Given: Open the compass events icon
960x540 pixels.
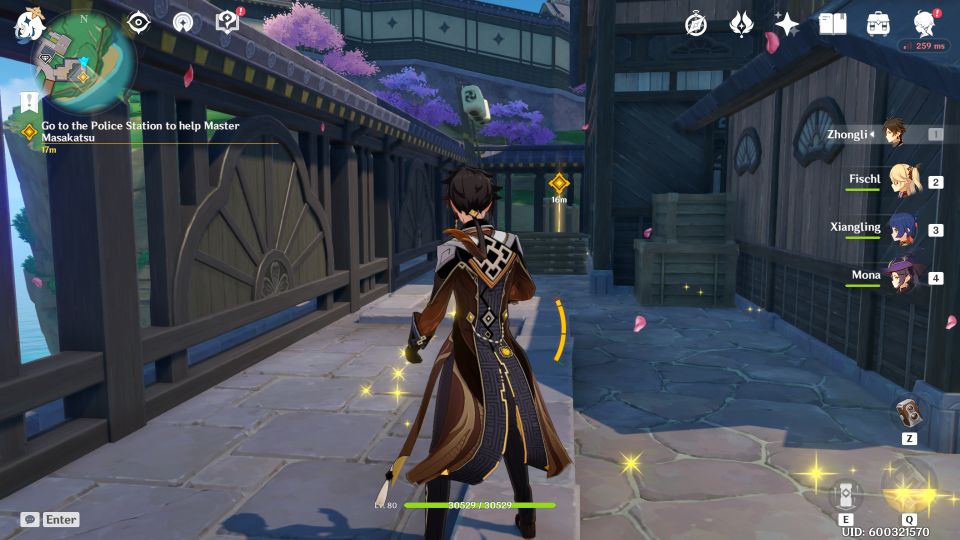Looking at the screenshot, I should point(696,24).
